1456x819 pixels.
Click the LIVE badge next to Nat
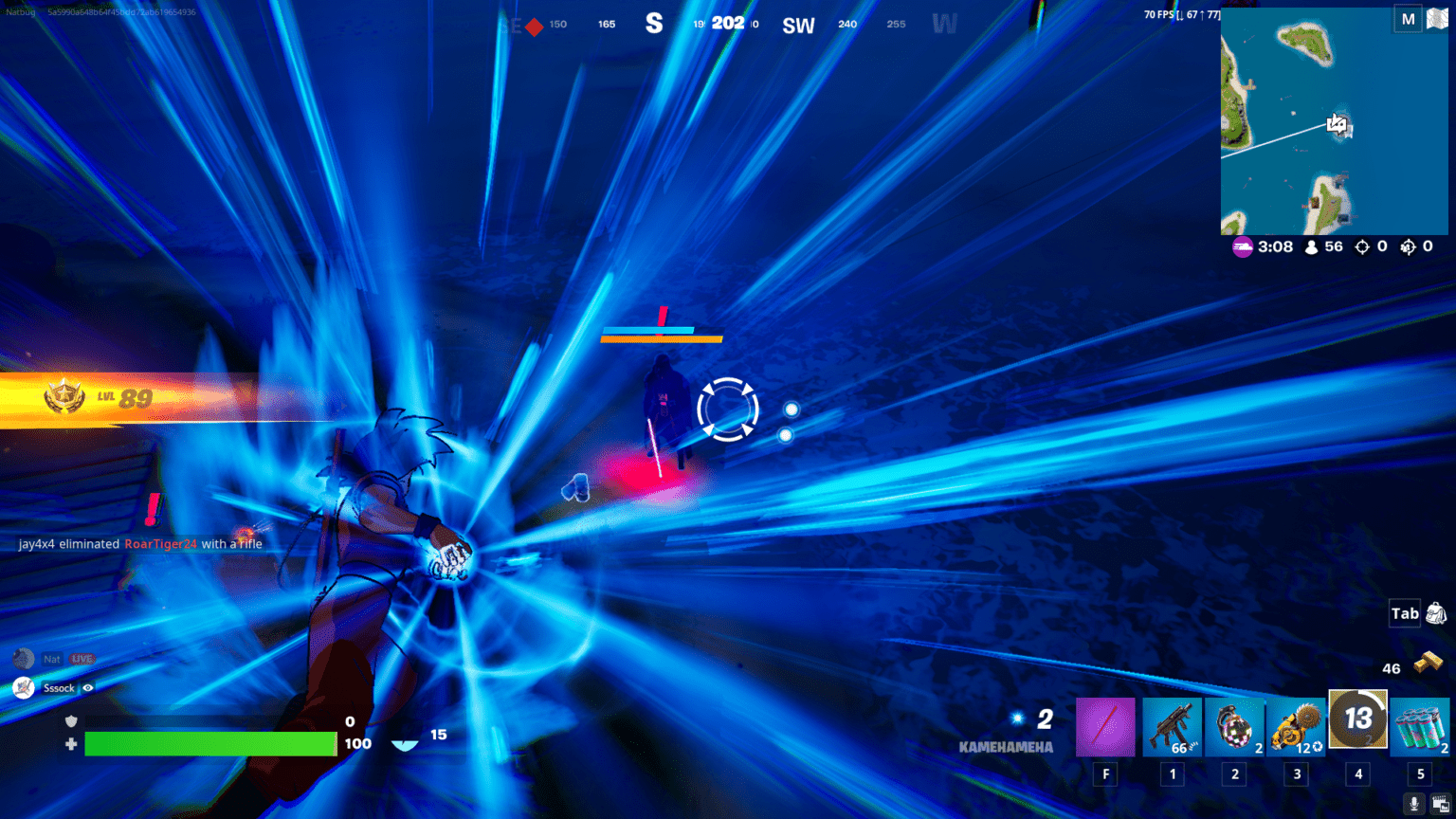81,659
